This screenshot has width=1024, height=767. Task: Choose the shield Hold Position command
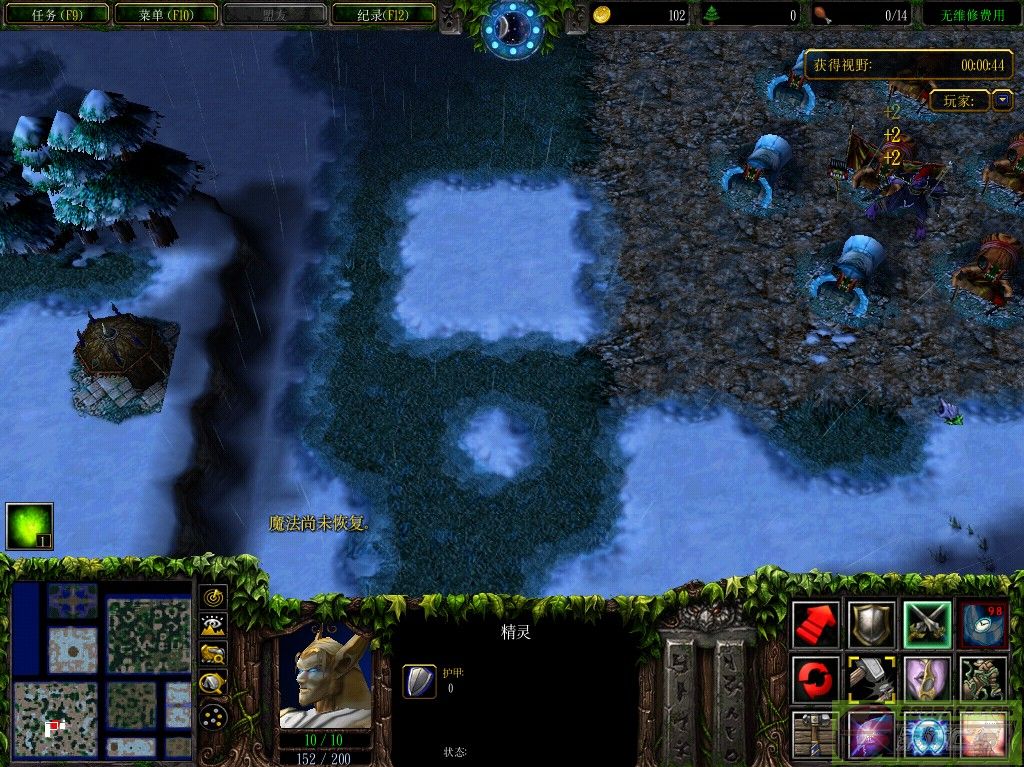(871, 624)
